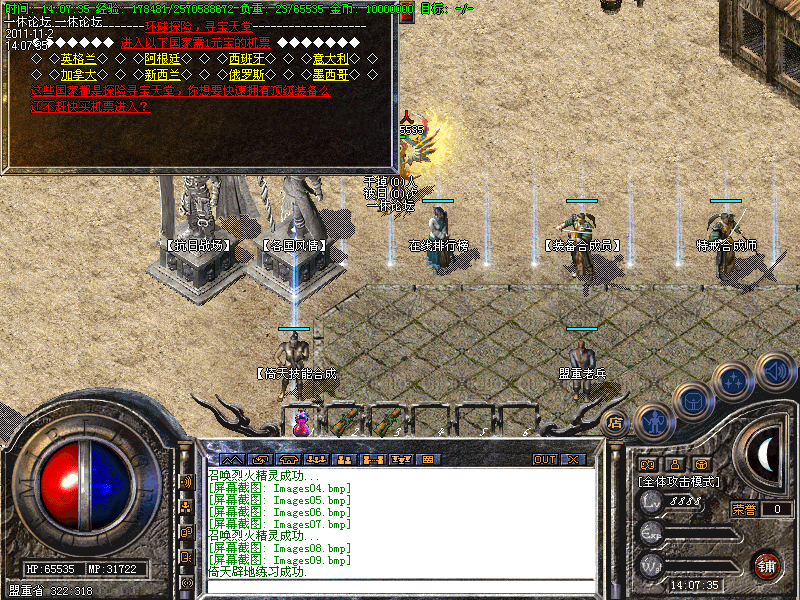Select the 西班牙 destination link
Image resolution: width=800 pixels, height=600 pixels.
(248, 59)
